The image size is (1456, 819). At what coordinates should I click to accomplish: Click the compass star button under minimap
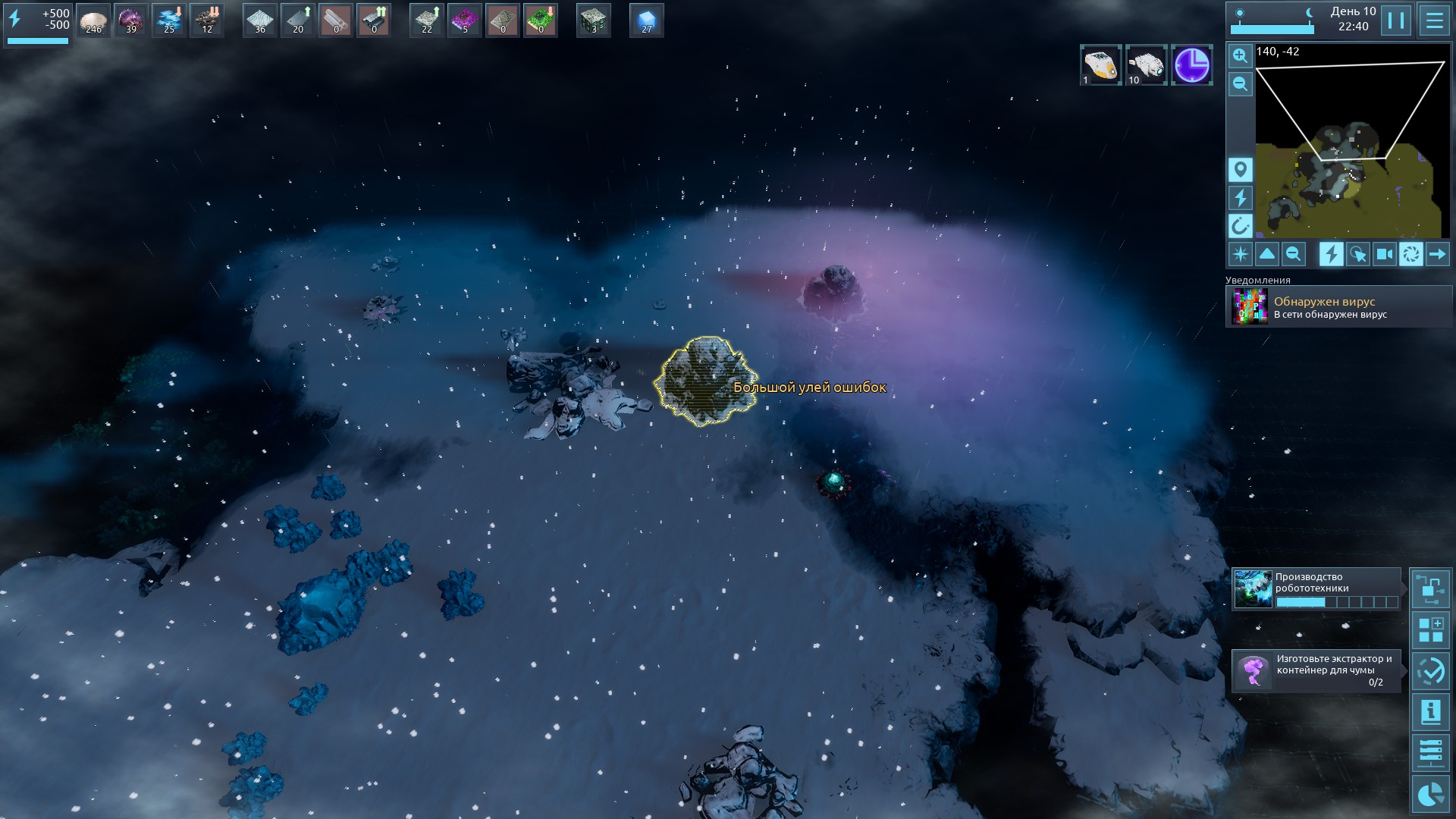click(x=1240, y=254)
